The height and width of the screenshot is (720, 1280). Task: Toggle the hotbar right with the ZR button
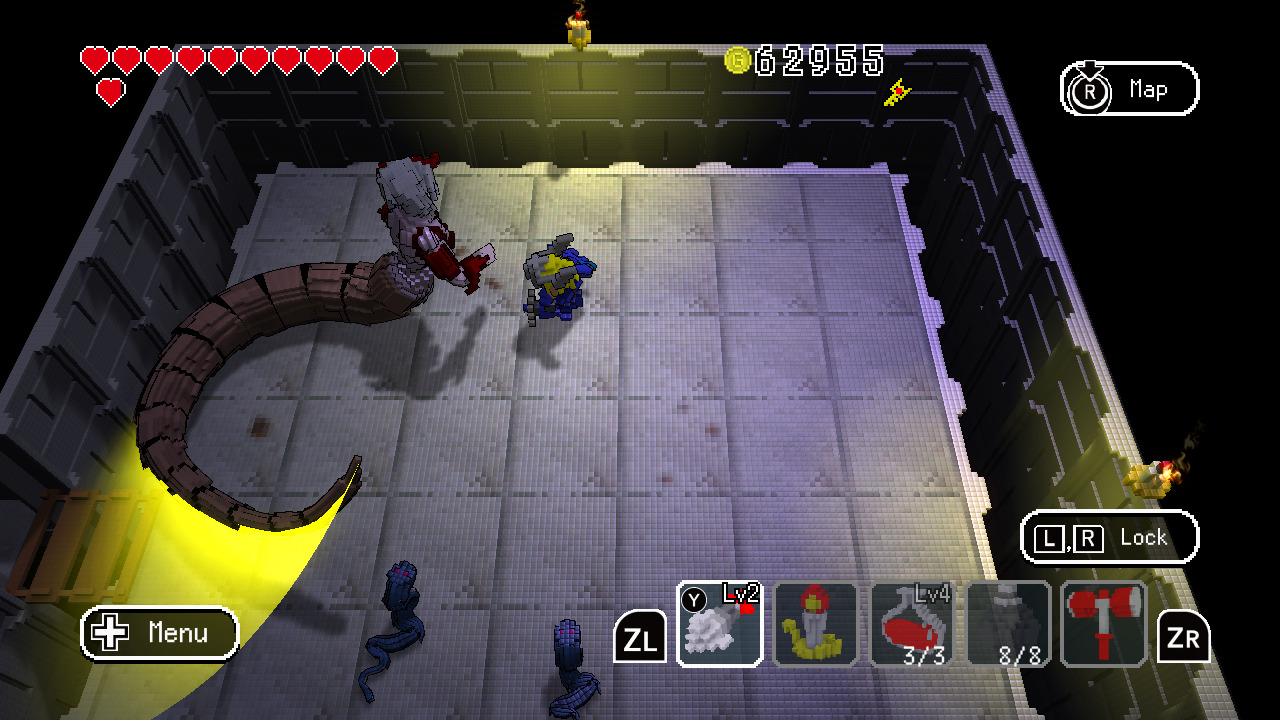(x=1183, y=634)
